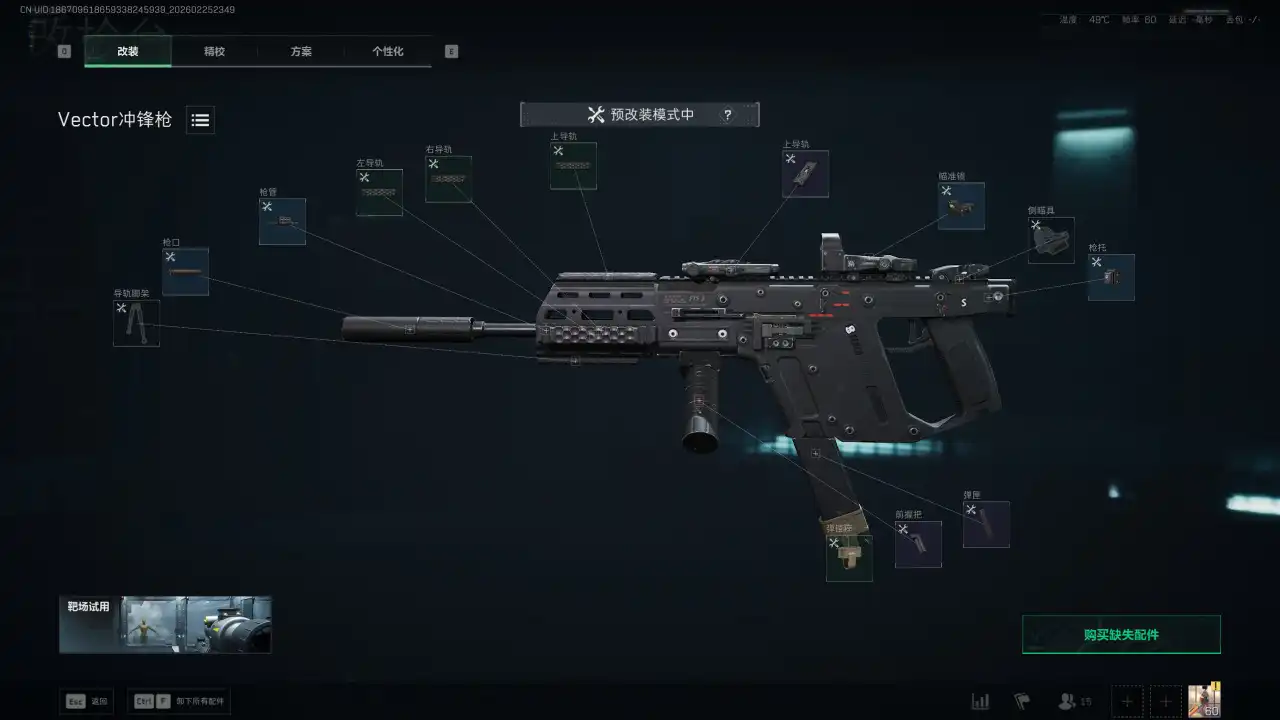Switch to the 精校 fine-tuning tab
This screenshot has width=1280, height=720.
(x=213, y=51)
